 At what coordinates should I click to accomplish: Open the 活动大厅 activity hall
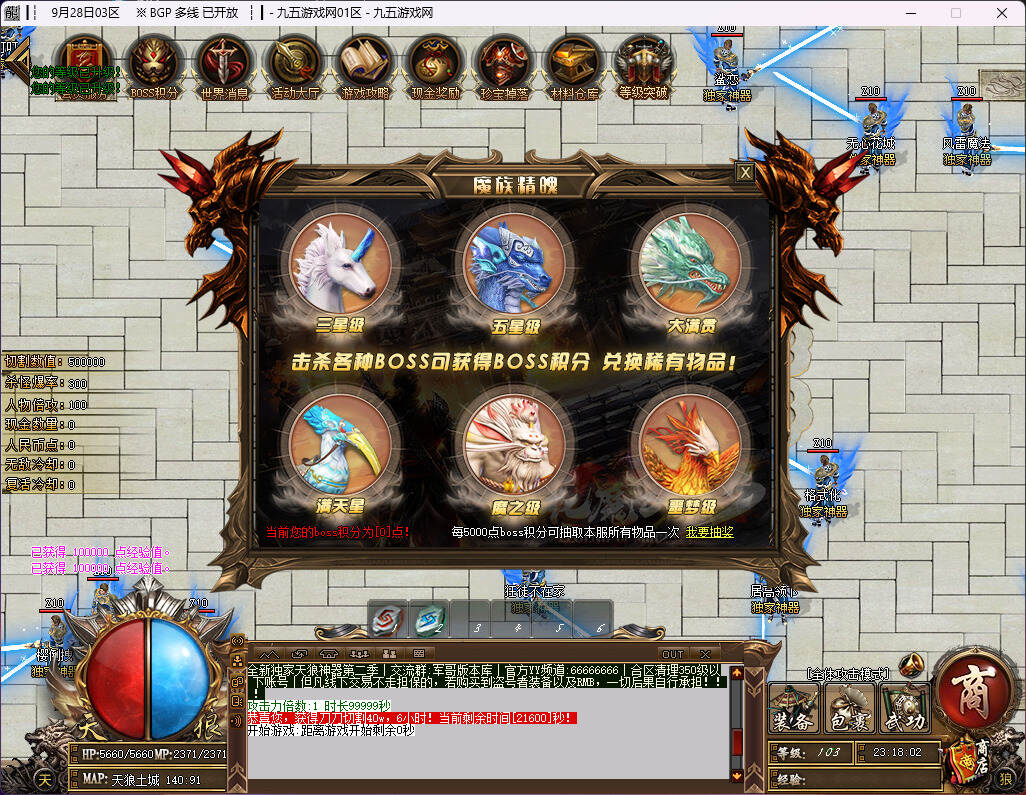coord(294,67)
